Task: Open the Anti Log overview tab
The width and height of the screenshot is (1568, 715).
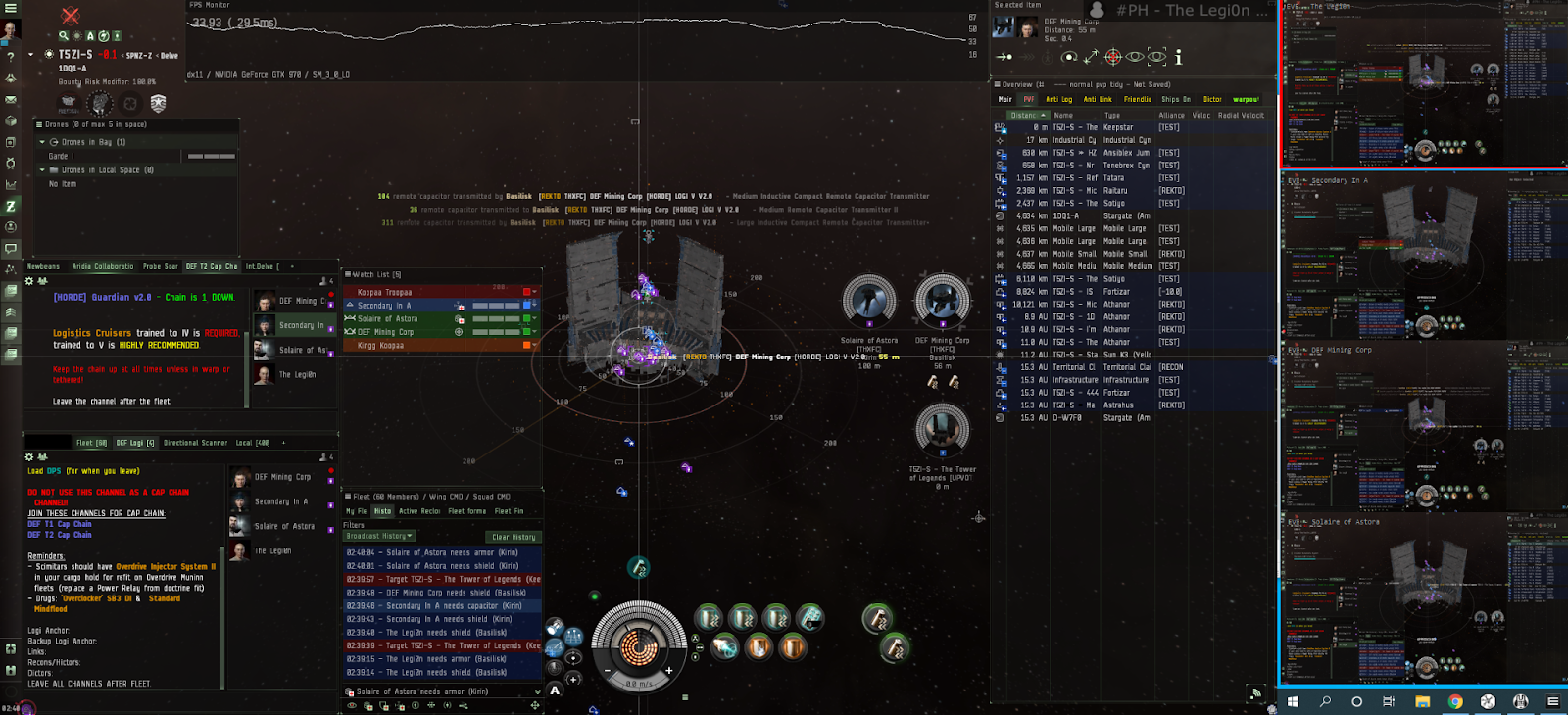Action: pos(1058,99)
